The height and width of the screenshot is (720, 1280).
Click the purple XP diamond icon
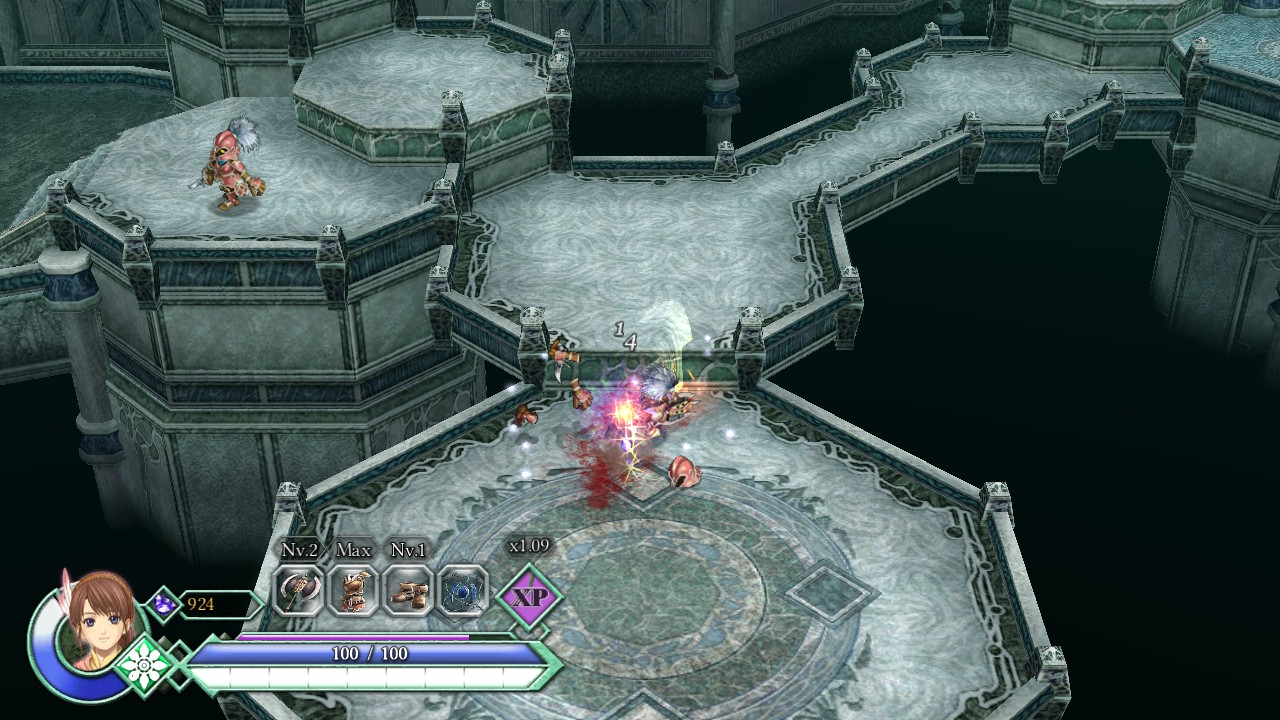pyautogui.click(x=528, y=598)
